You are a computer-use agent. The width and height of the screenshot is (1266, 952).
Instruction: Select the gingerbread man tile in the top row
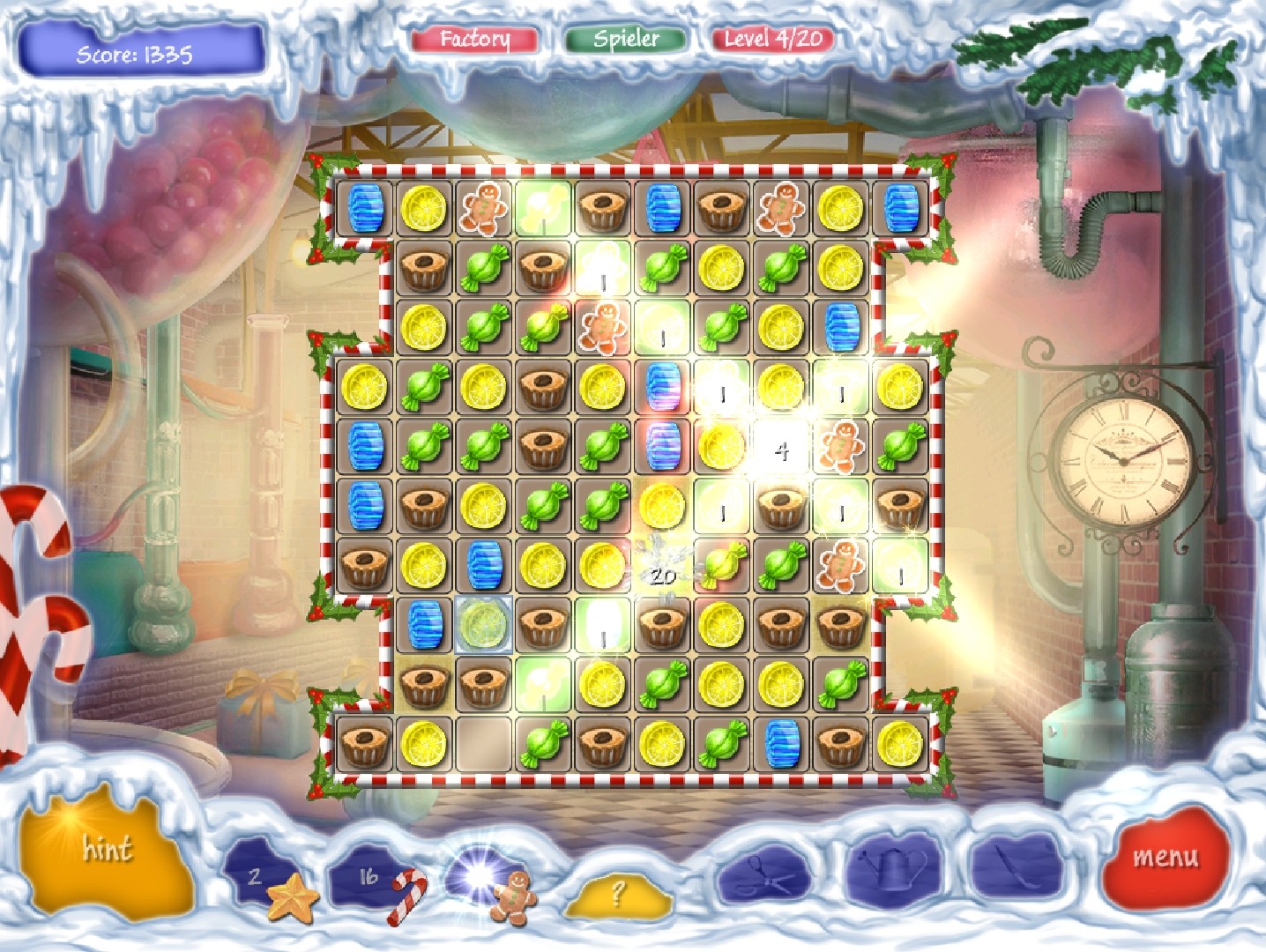(x=483, y=207)
